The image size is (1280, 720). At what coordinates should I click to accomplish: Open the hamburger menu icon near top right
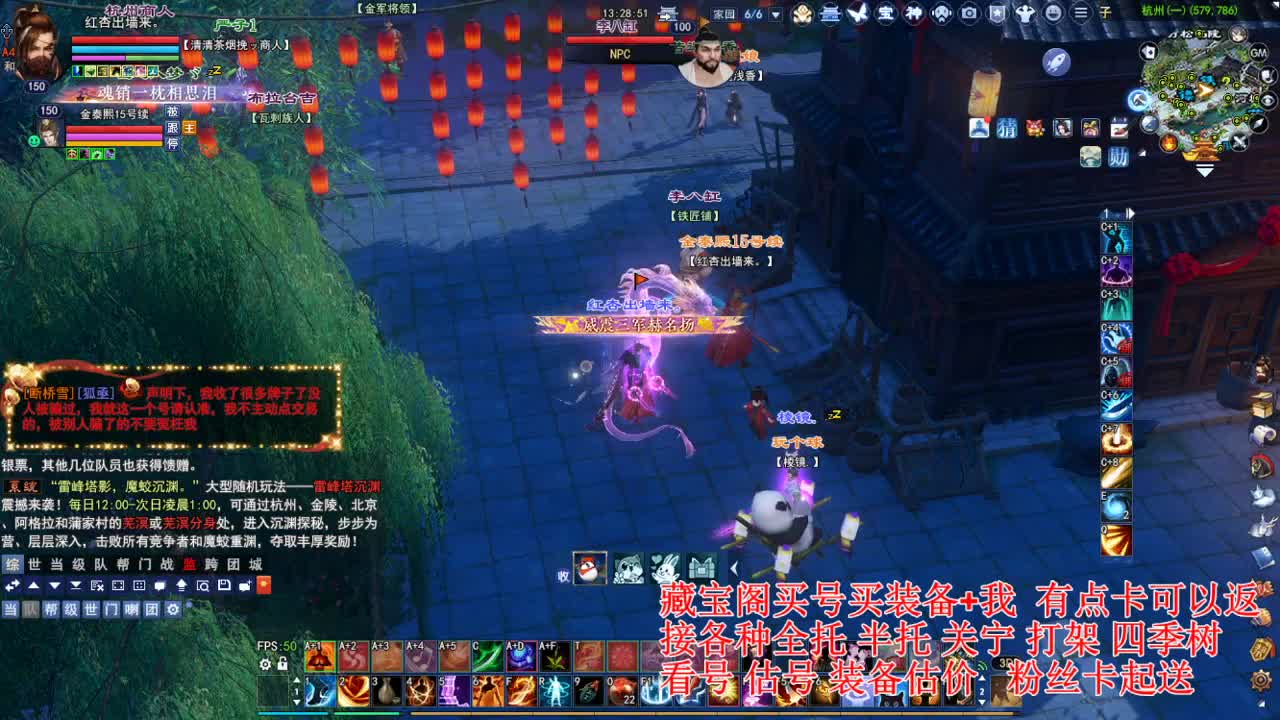pyautogui.click(x=1081, y=13)
